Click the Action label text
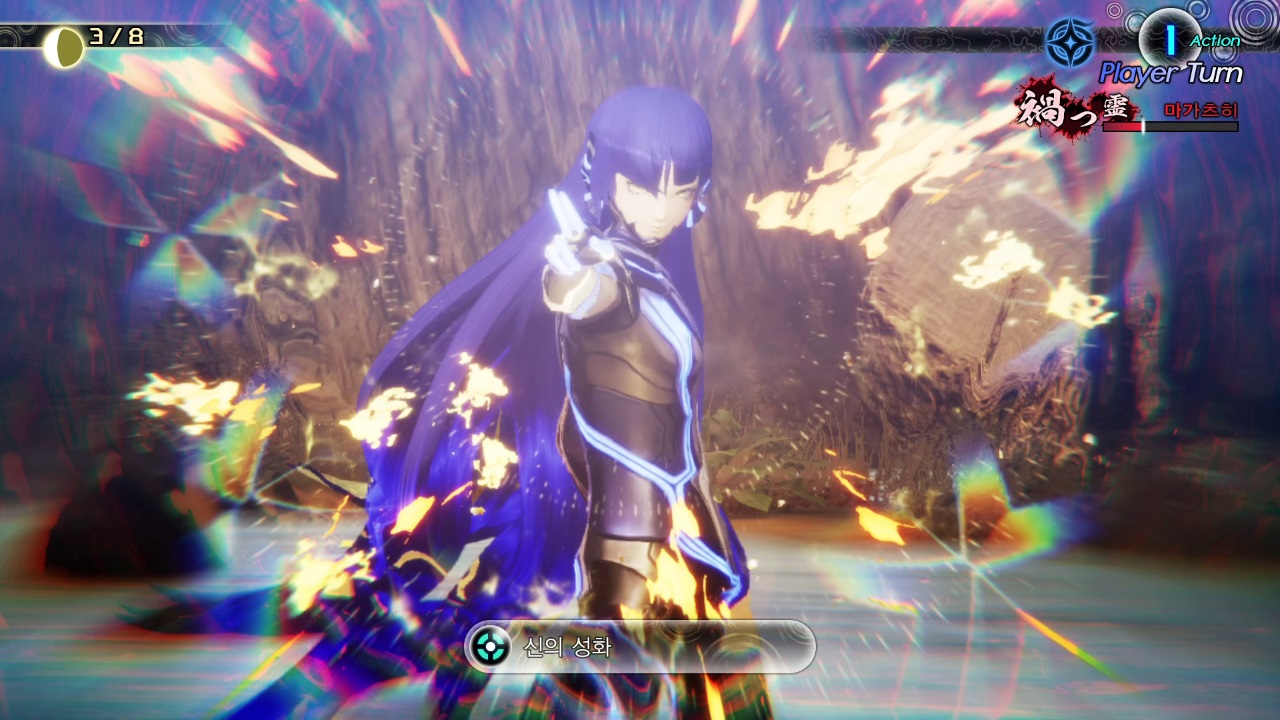This screenshot has width=1280, height=720. (x=1213, y=41)
